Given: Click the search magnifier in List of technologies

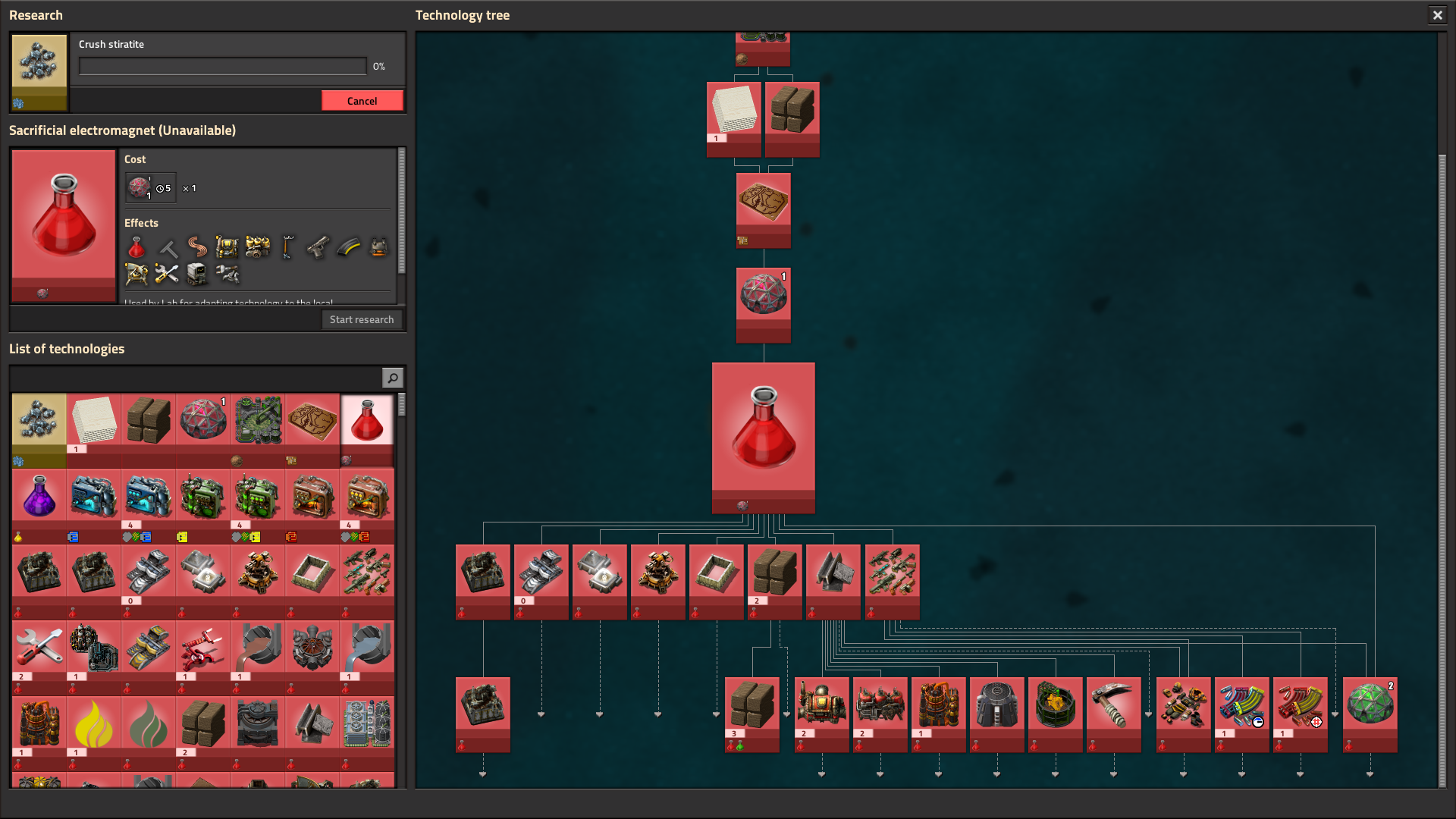Looking at the screenshot, I should click(x=392, y=377).
